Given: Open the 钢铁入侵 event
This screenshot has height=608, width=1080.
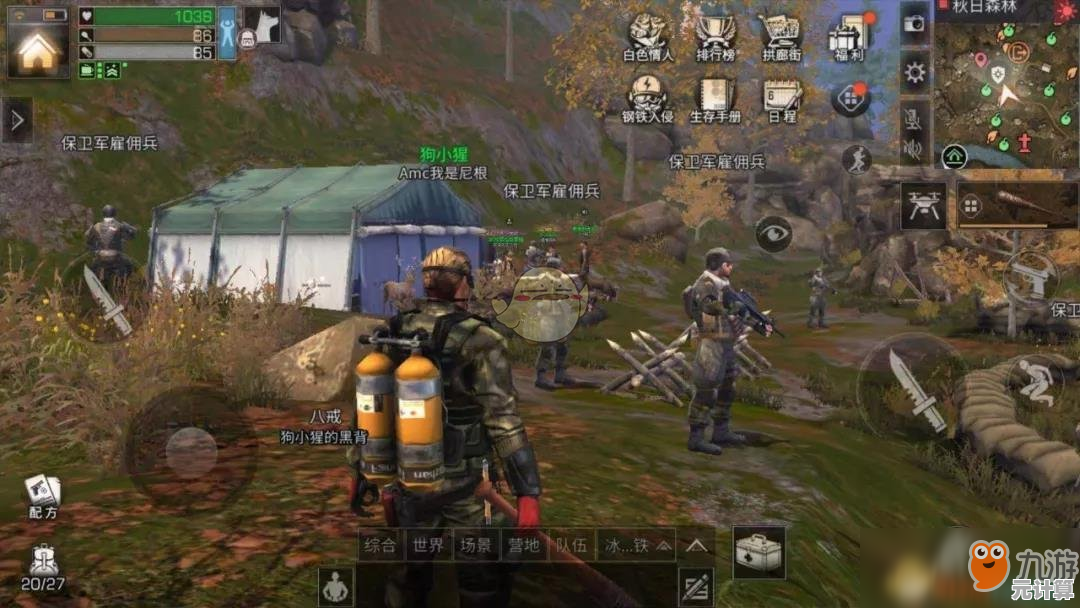Looking at the screenshot, I should [x=648, y=99].
